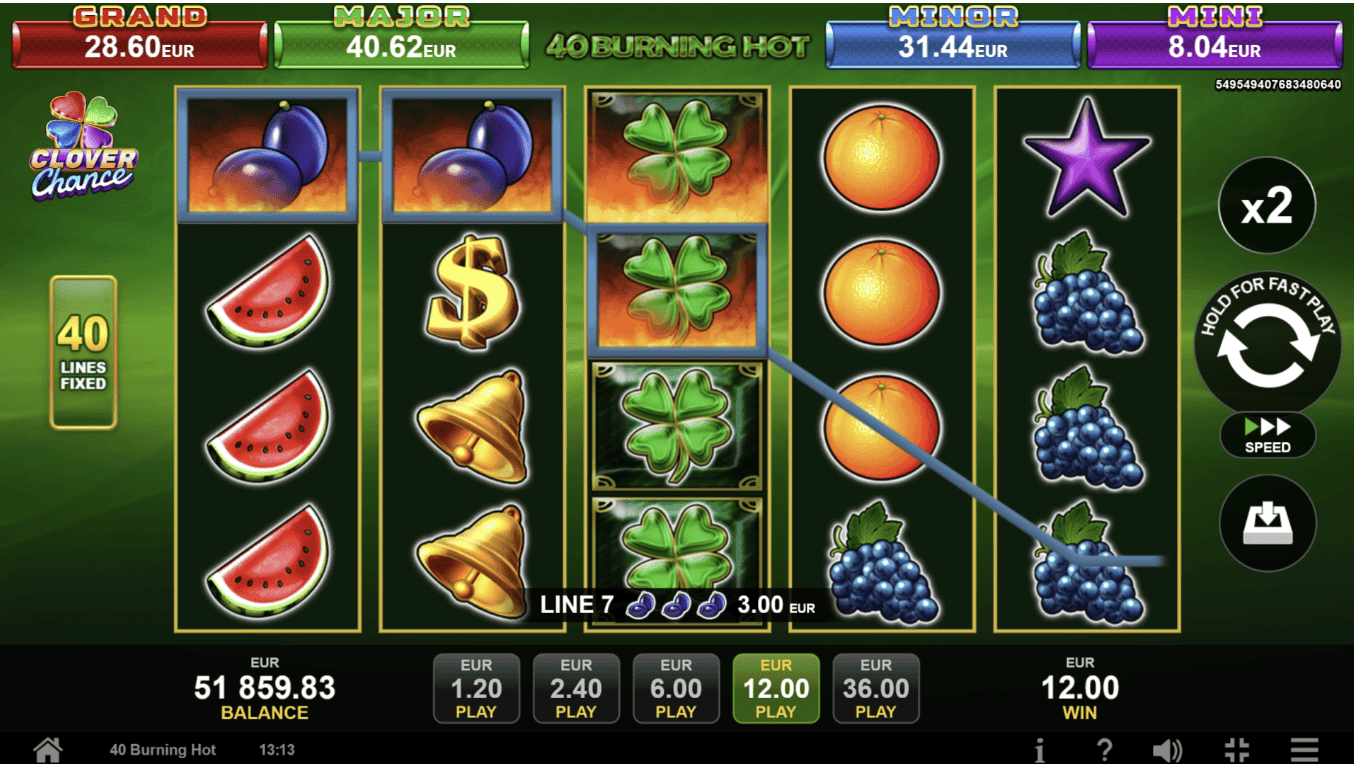The height and width of the screenshot is (764, 1354).
Task: Go to the home lobby icon
Action: [47, 749]
